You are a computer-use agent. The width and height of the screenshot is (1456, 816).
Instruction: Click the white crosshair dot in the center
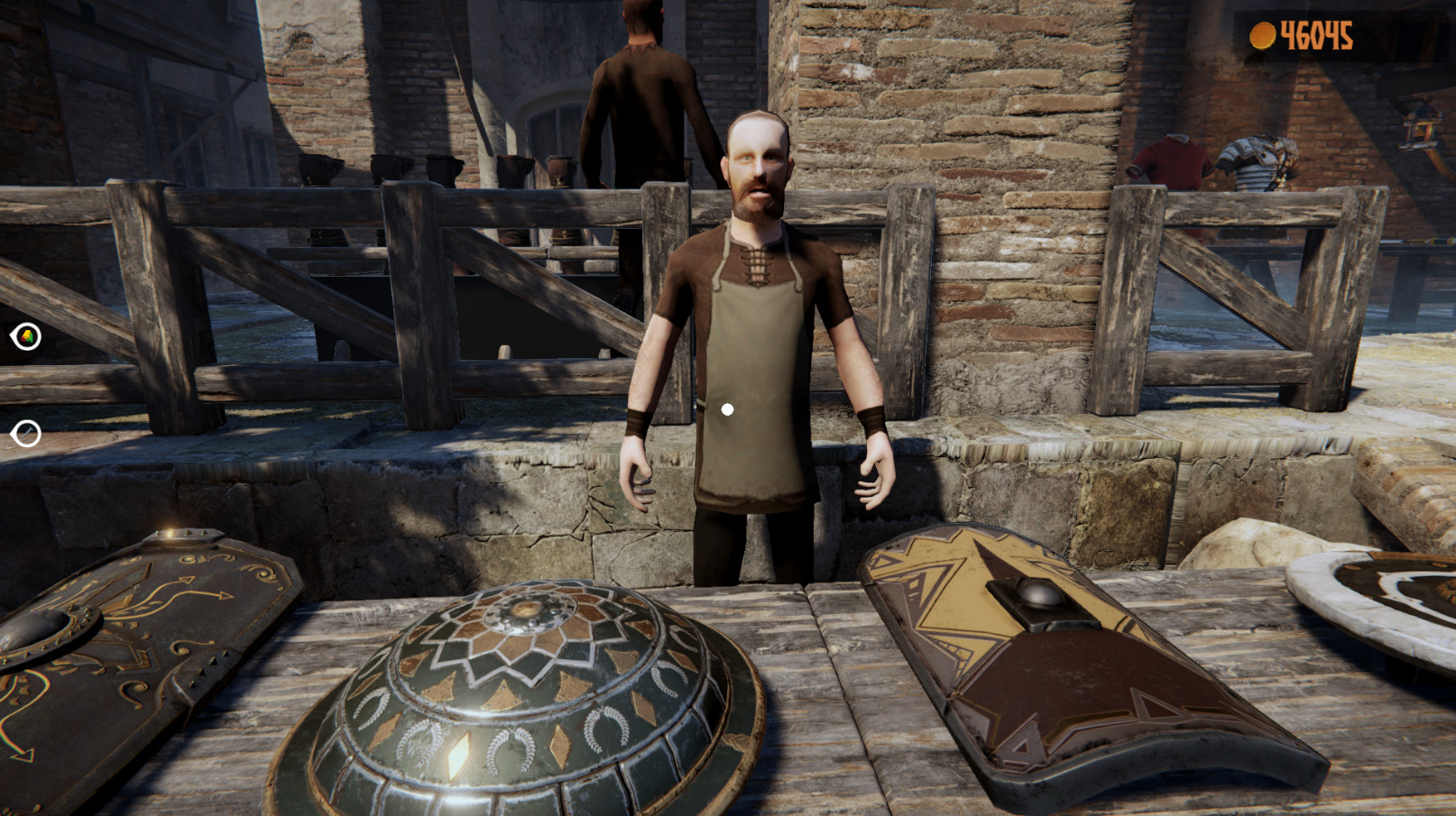coord(727,408)
